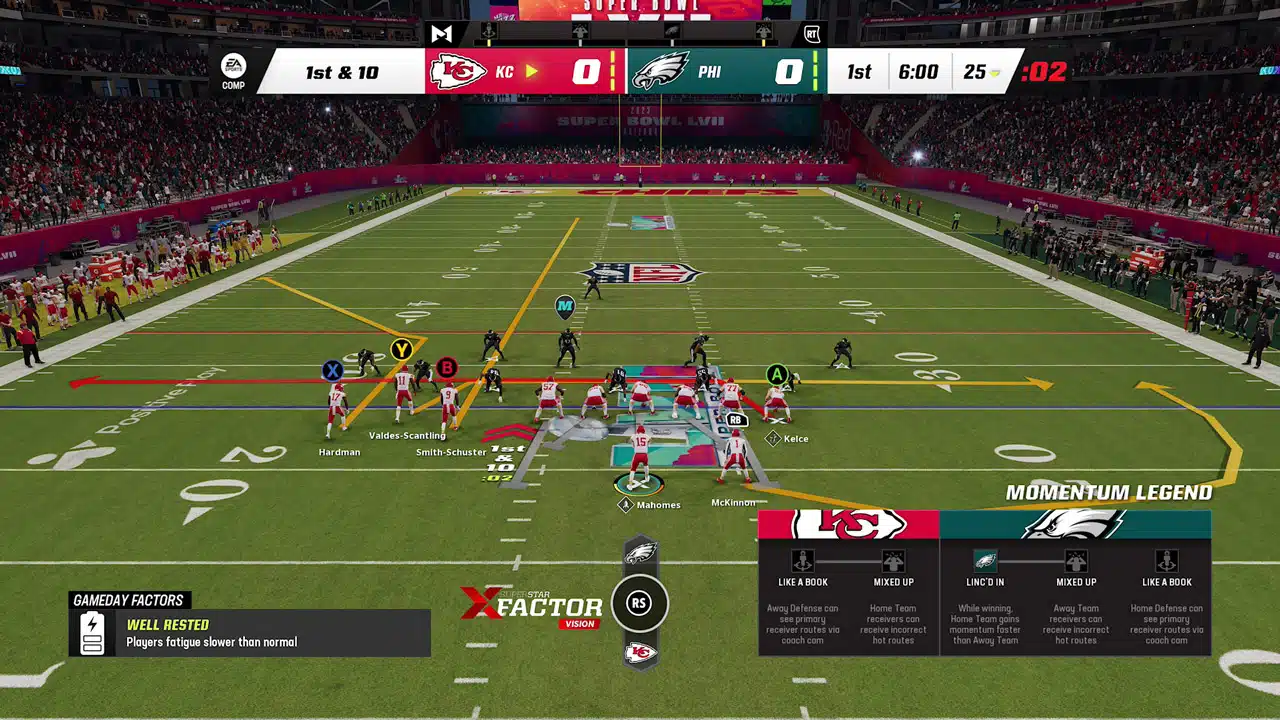The height and width of the screenshot is (720, 1280).
Task: Choose the Chiefs' Mixed Up momentum icon
Action: pyautogui.click(x=893, y=561)
